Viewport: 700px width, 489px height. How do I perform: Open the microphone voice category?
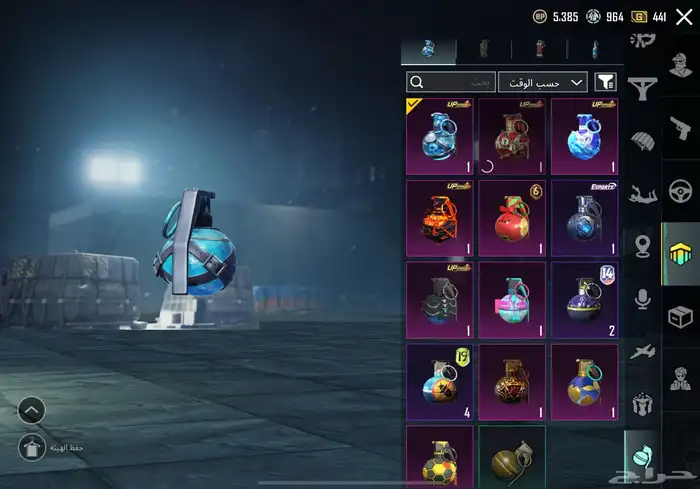642,297
